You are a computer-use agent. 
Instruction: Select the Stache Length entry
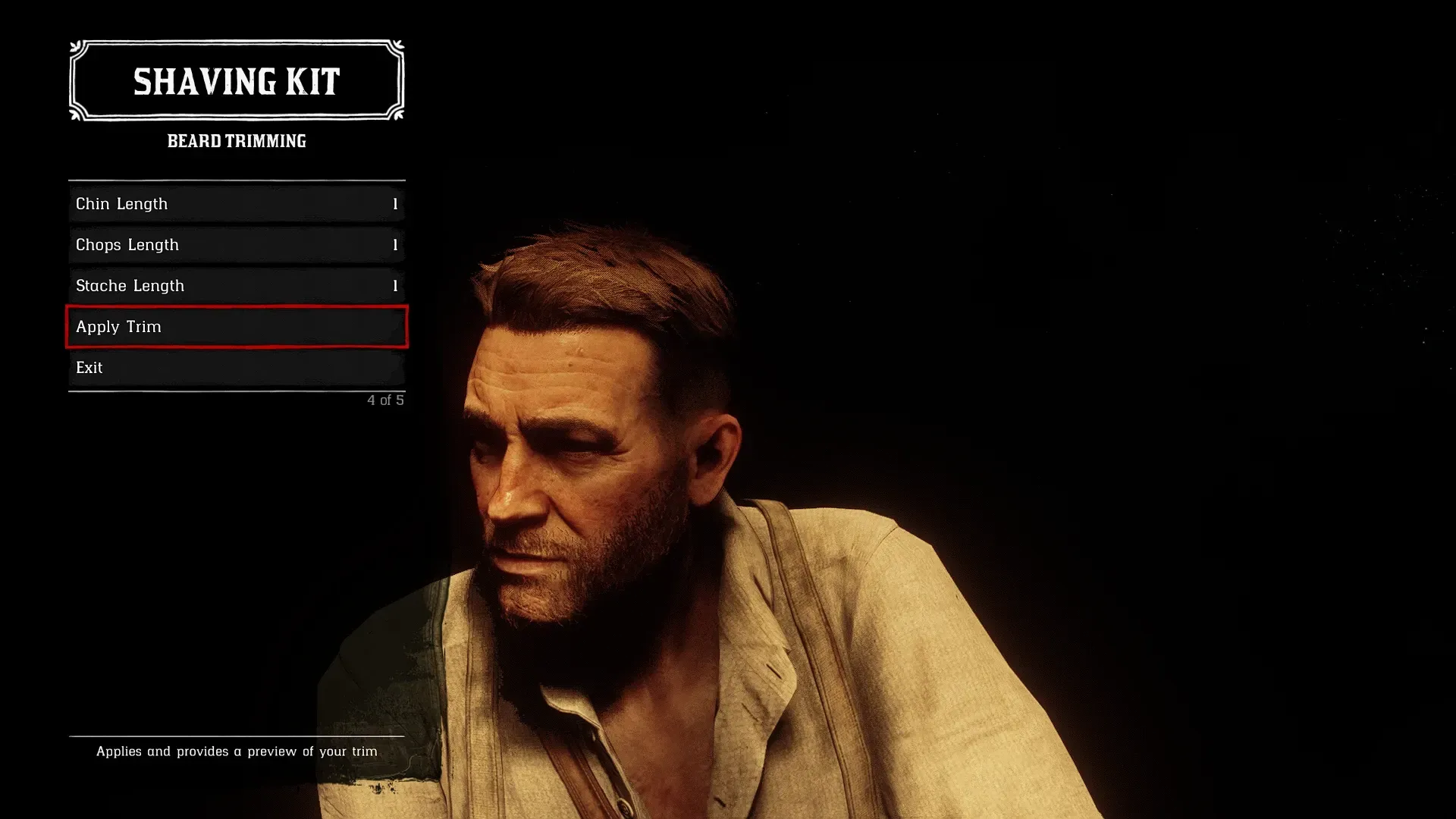(236, 286)
